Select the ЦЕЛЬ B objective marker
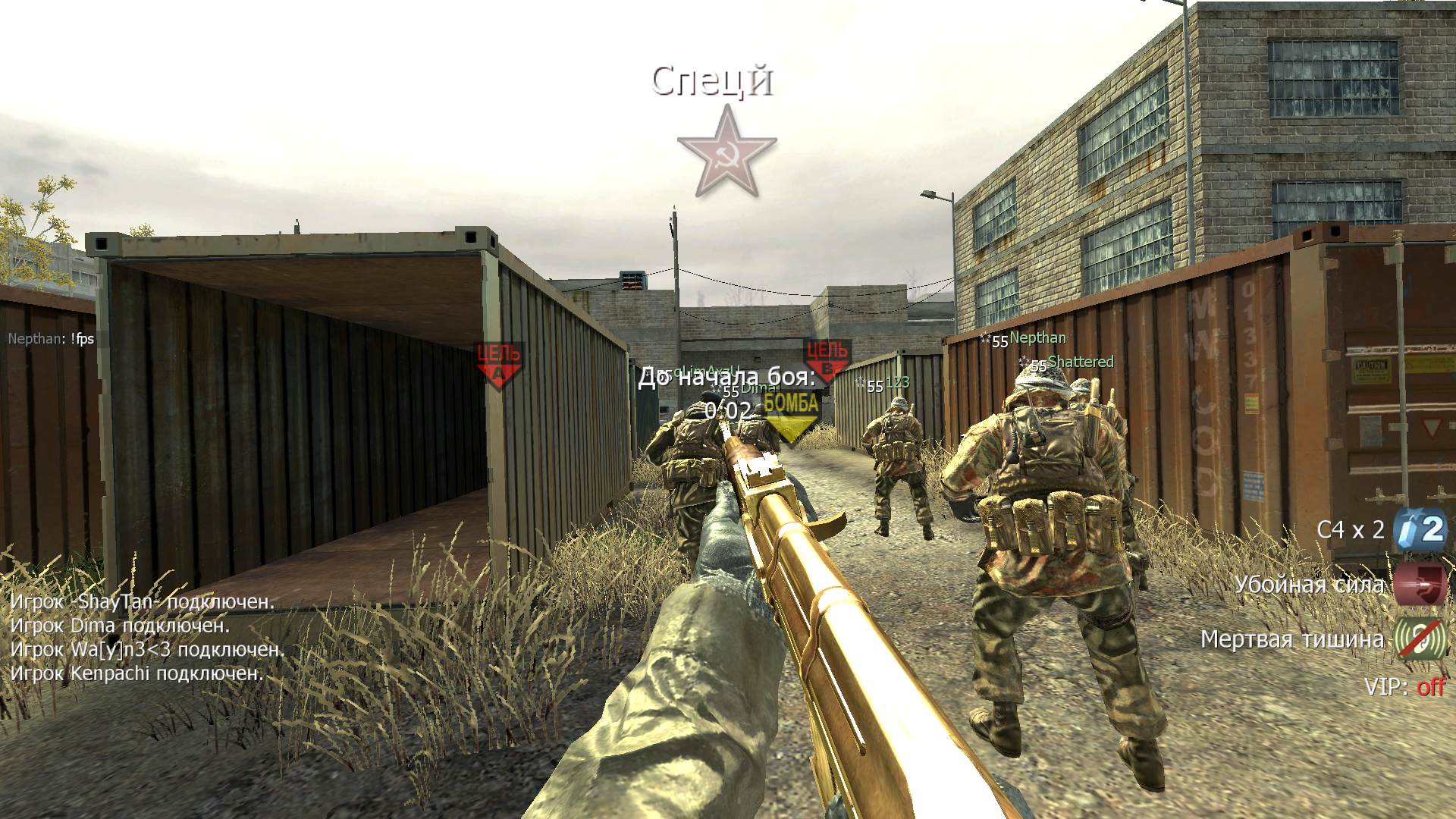This screenshot has width=1456, height=819. pos(827,359)
